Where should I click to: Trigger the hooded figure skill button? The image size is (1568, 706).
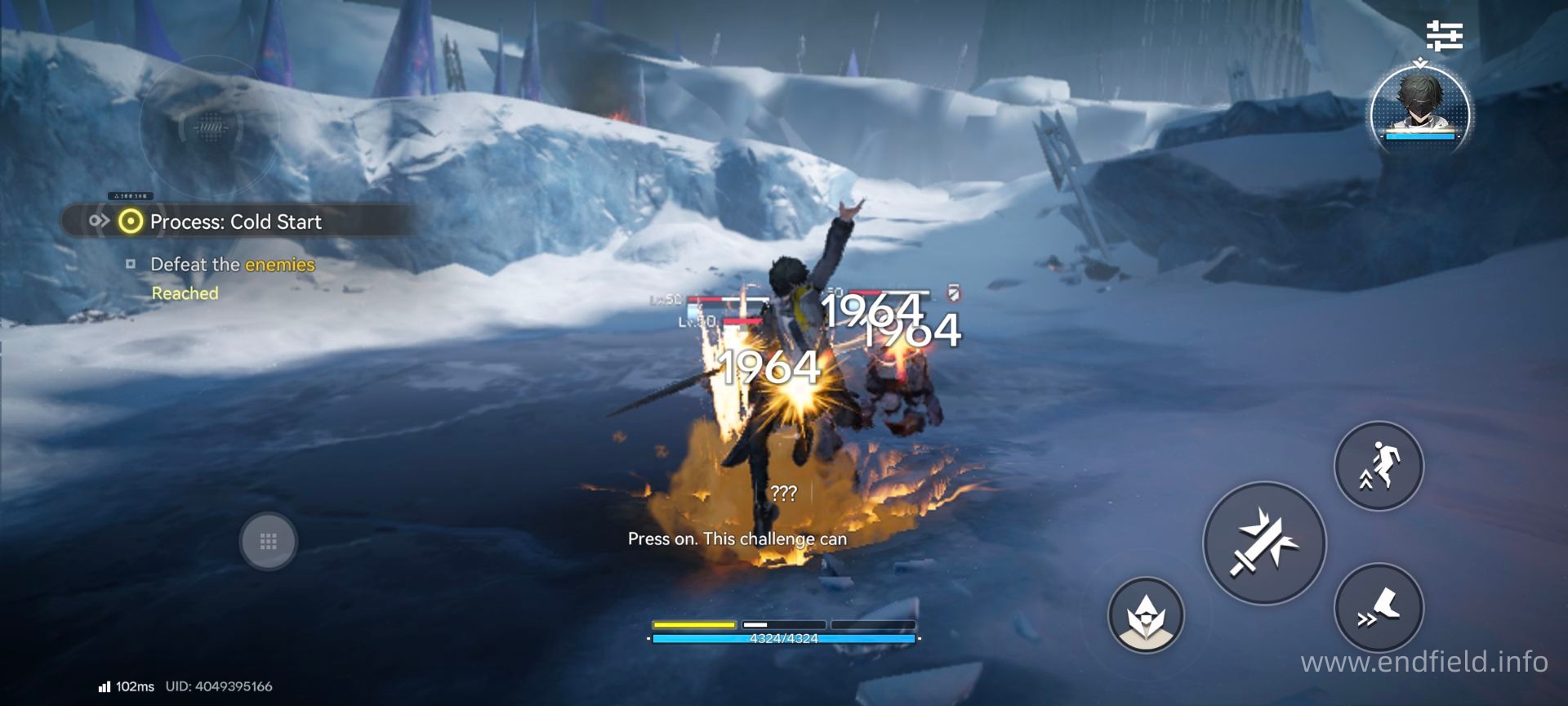[1146, 615]
